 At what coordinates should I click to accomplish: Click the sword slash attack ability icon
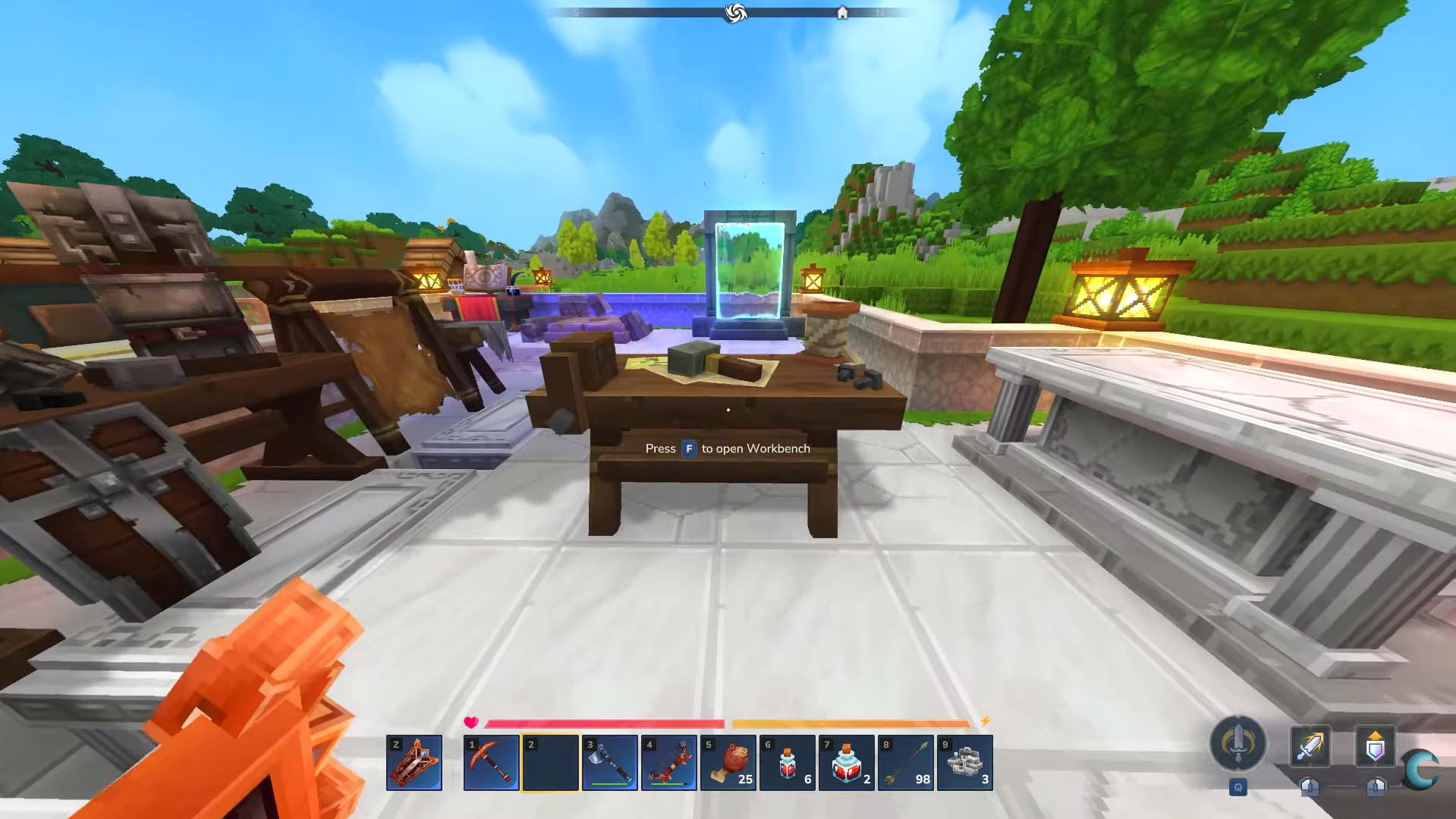(1310, 746)
